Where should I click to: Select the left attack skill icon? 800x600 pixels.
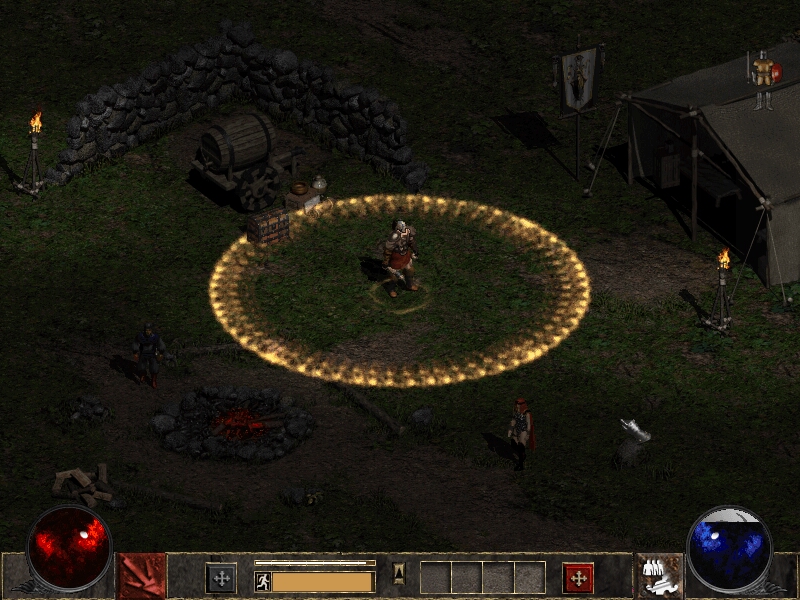tap(142, 576)
